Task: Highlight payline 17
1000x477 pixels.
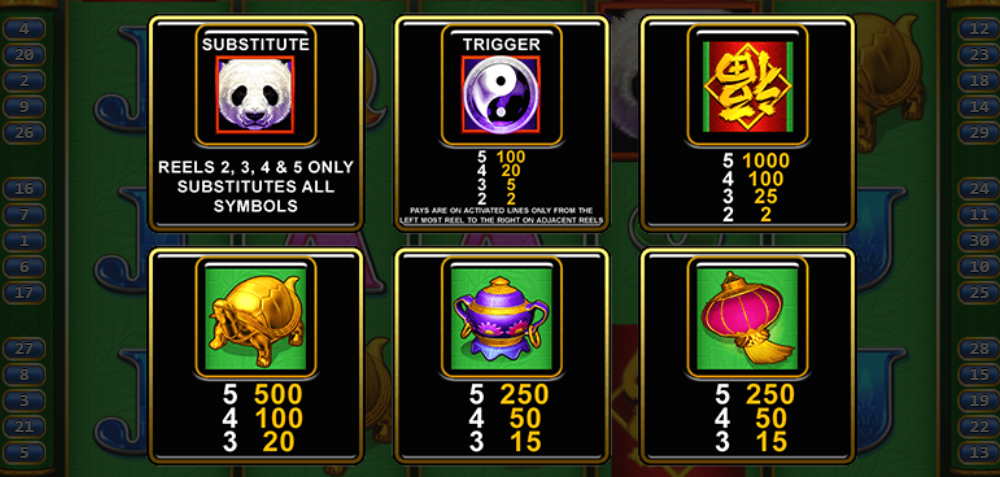Action: pos(24,293)
